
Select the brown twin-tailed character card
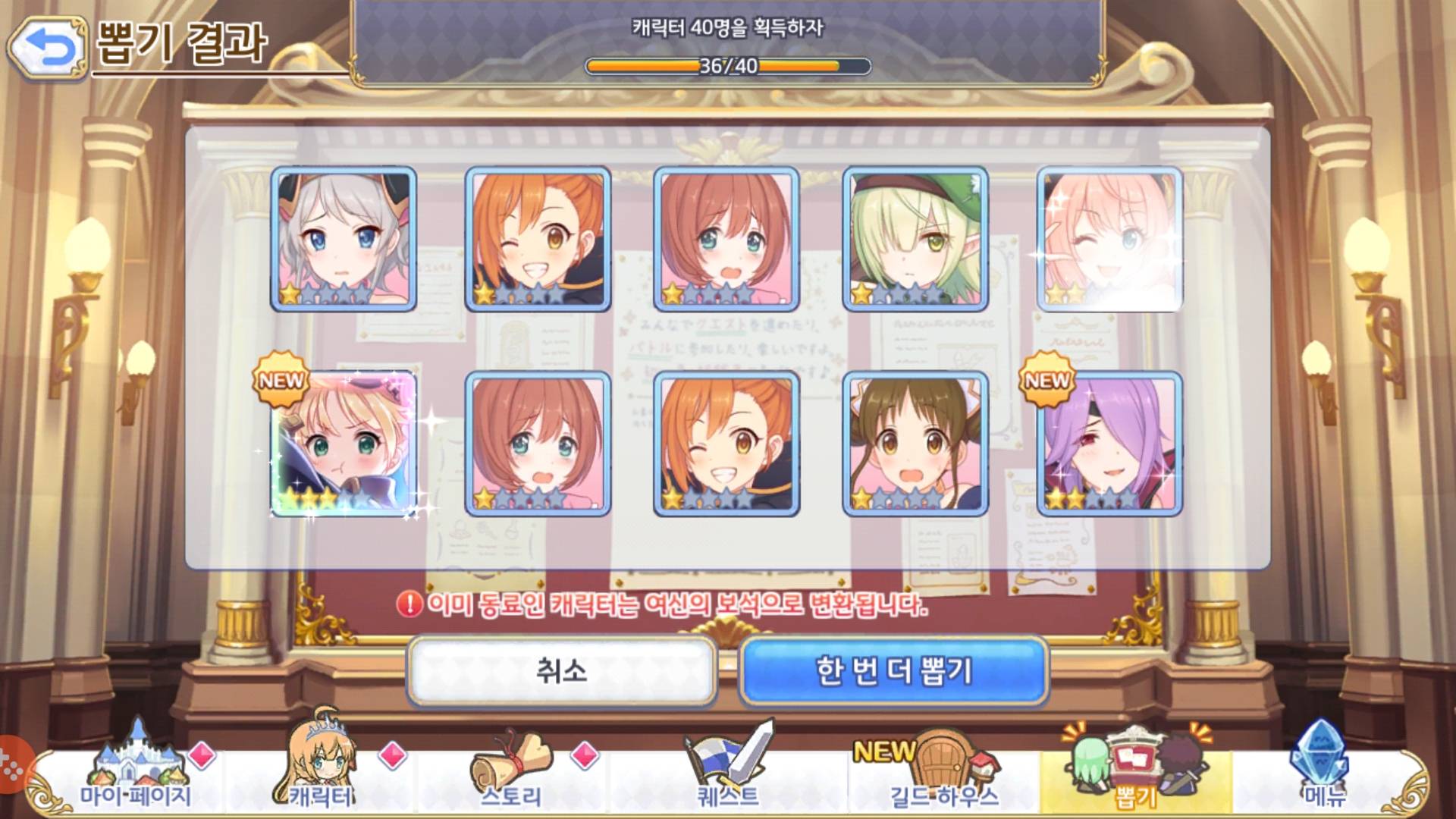point(915,444)
